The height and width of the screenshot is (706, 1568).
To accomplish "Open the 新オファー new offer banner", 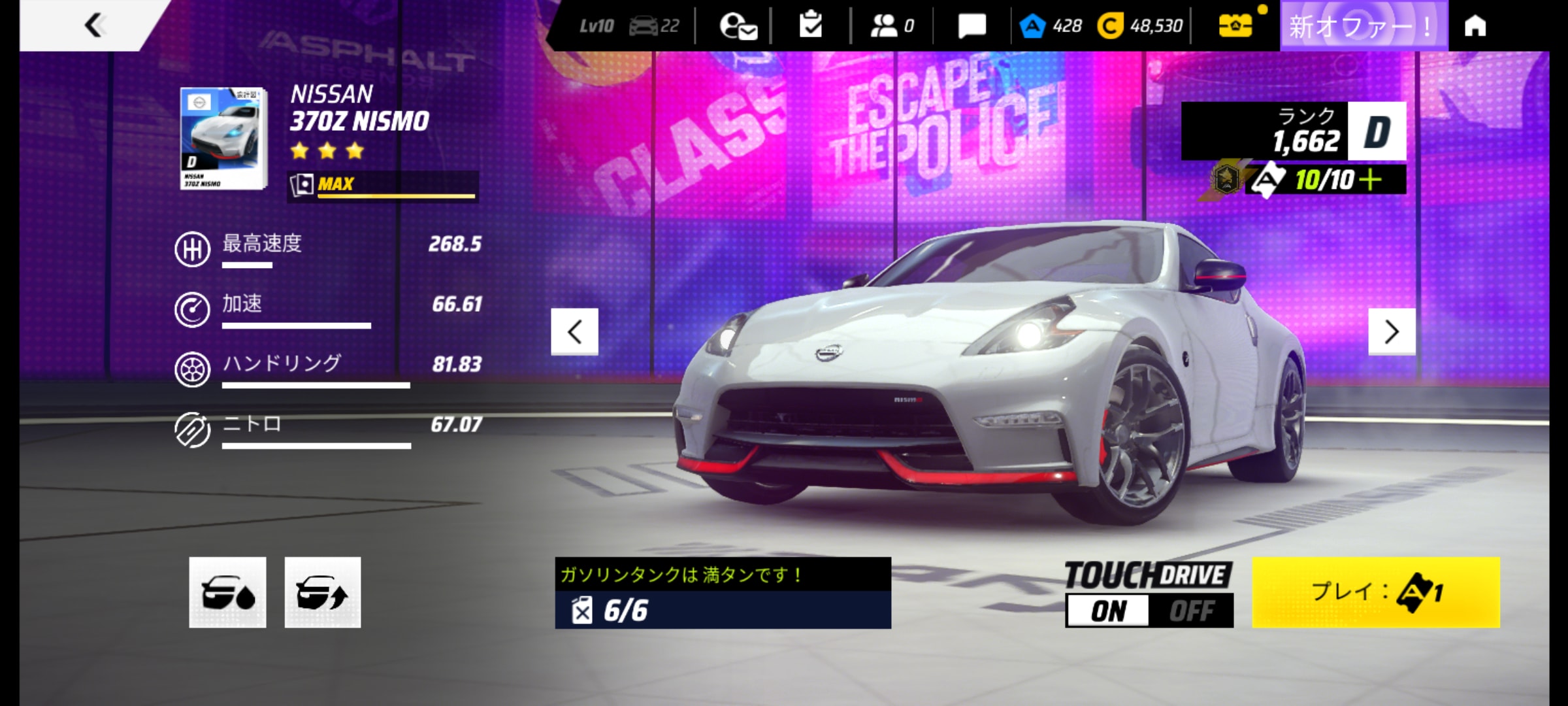I will (x=1363, y=26).
